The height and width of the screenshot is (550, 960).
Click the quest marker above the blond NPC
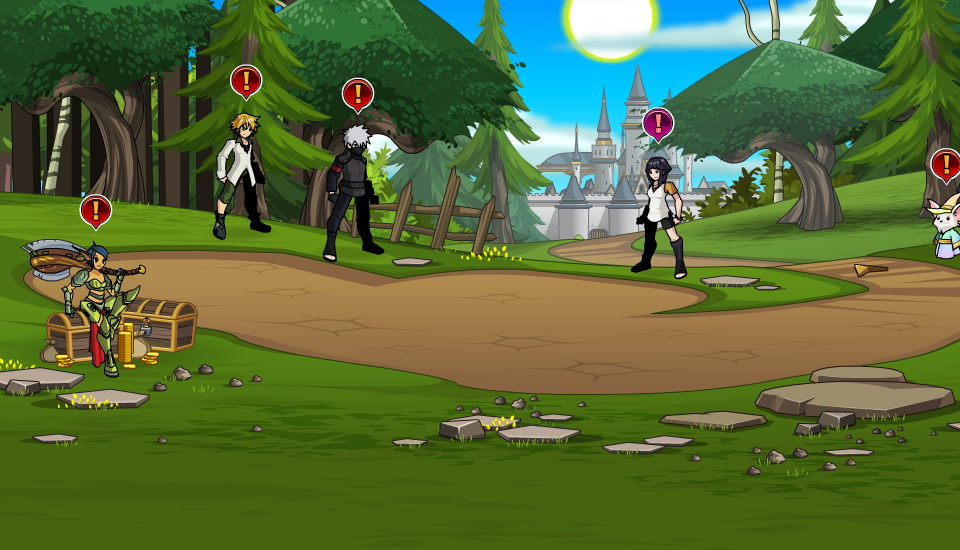click(x=246, y=80)
